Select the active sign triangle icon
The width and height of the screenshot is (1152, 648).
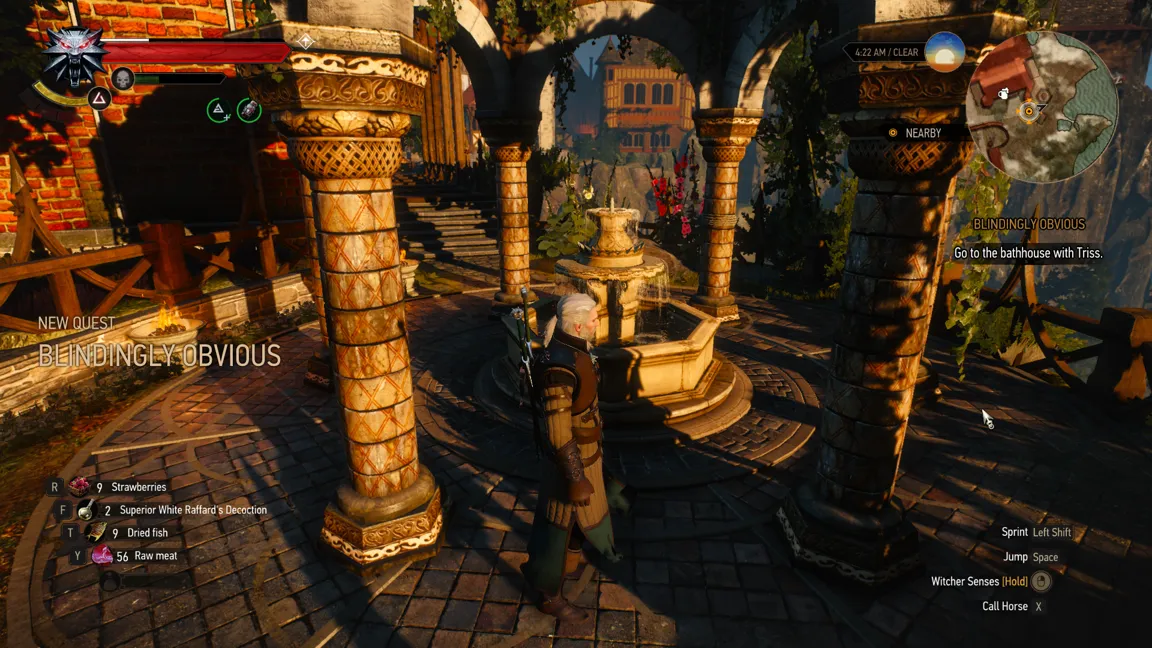click(x=99, y=98)
